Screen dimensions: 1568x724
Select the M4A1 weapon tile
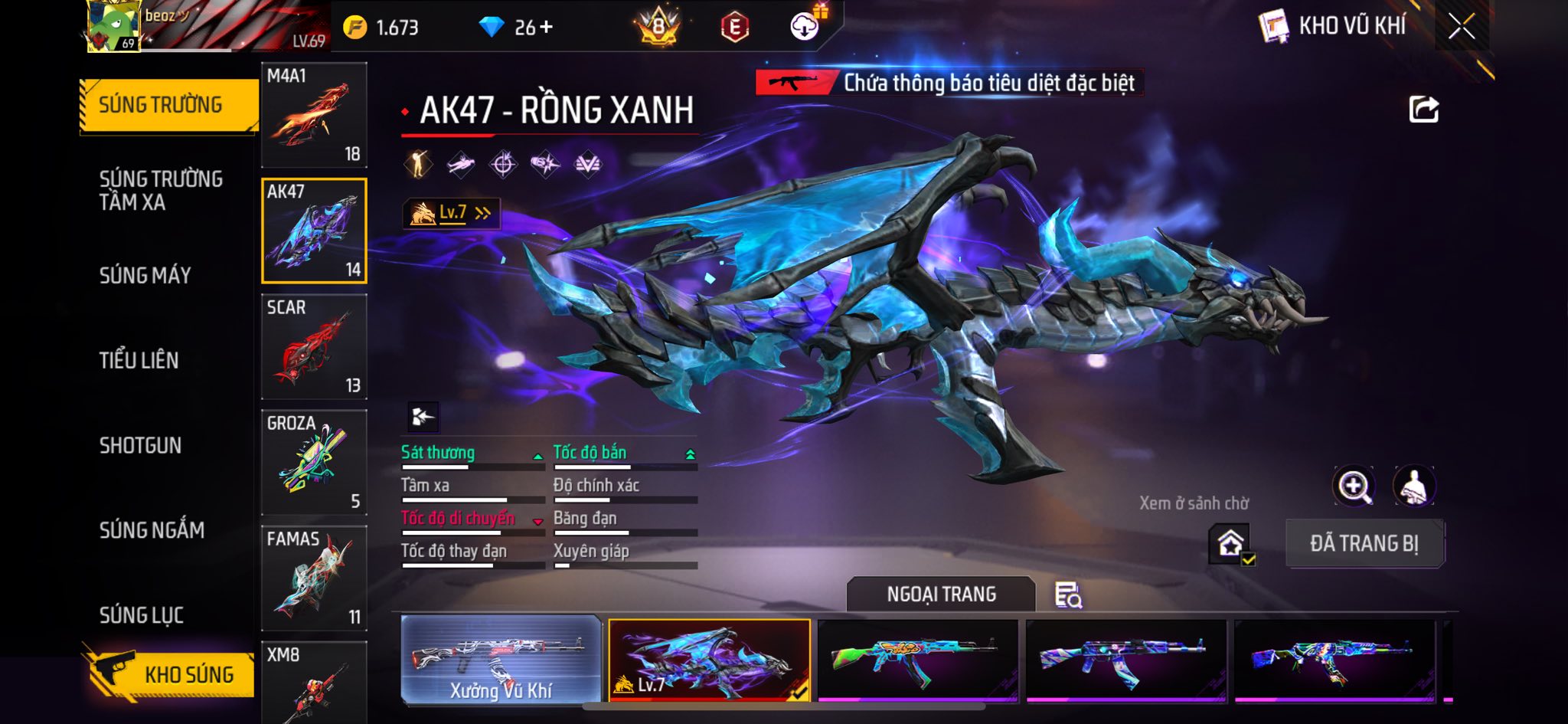(x=314, y=115)
